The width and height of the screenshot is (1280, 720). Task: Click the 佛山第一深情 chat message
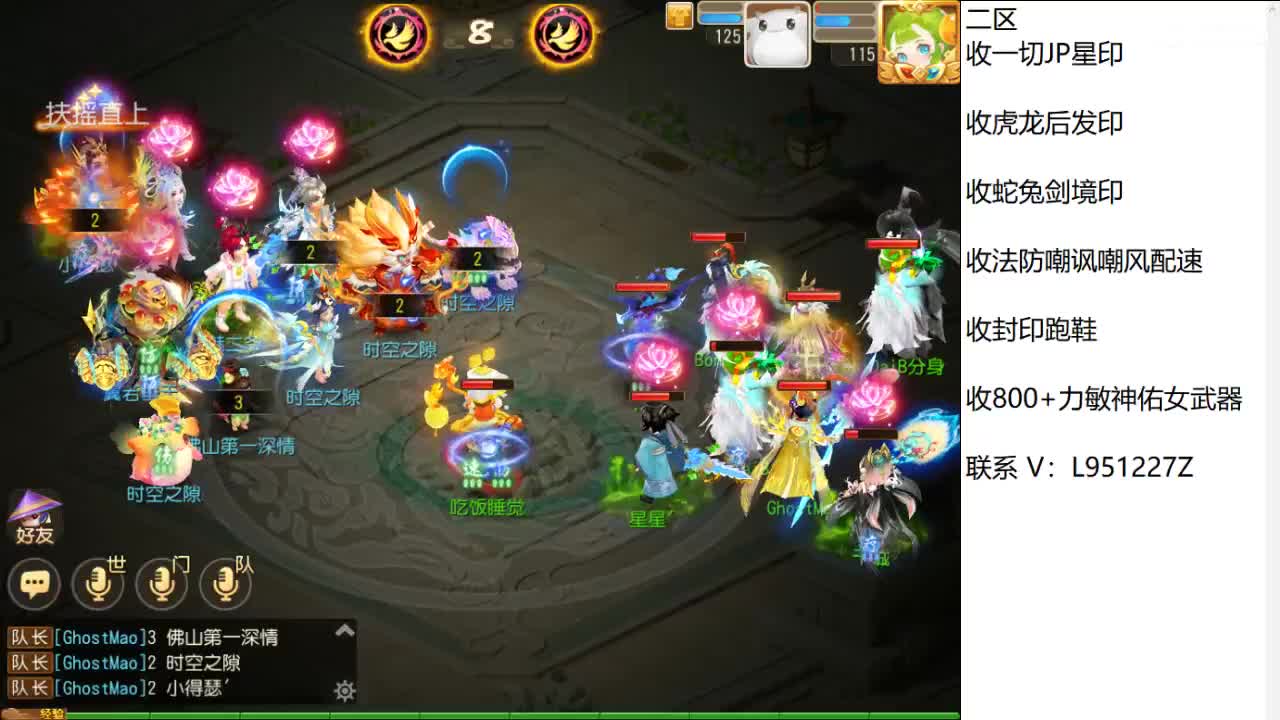coord(224,637)
